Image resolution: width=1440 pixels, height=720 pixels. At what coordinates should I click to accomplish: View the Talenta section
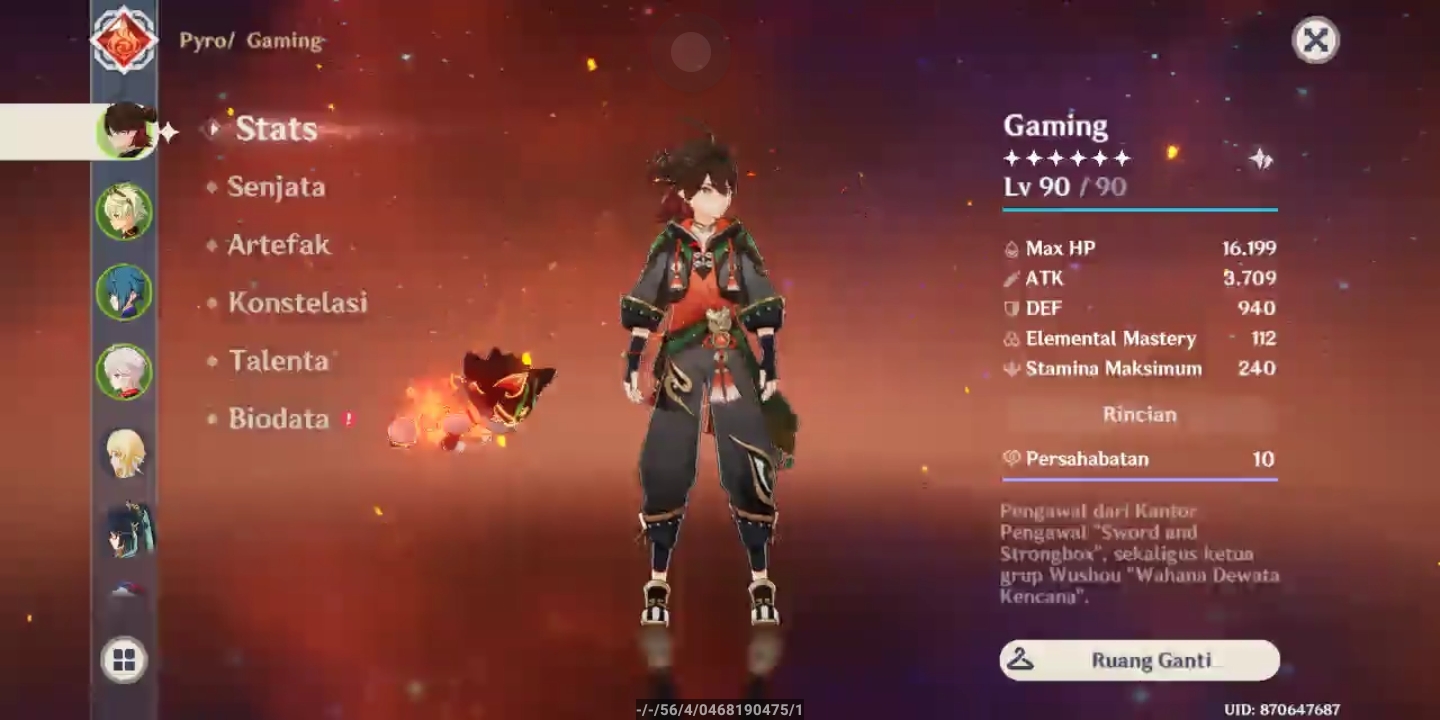tap(281, 362)
